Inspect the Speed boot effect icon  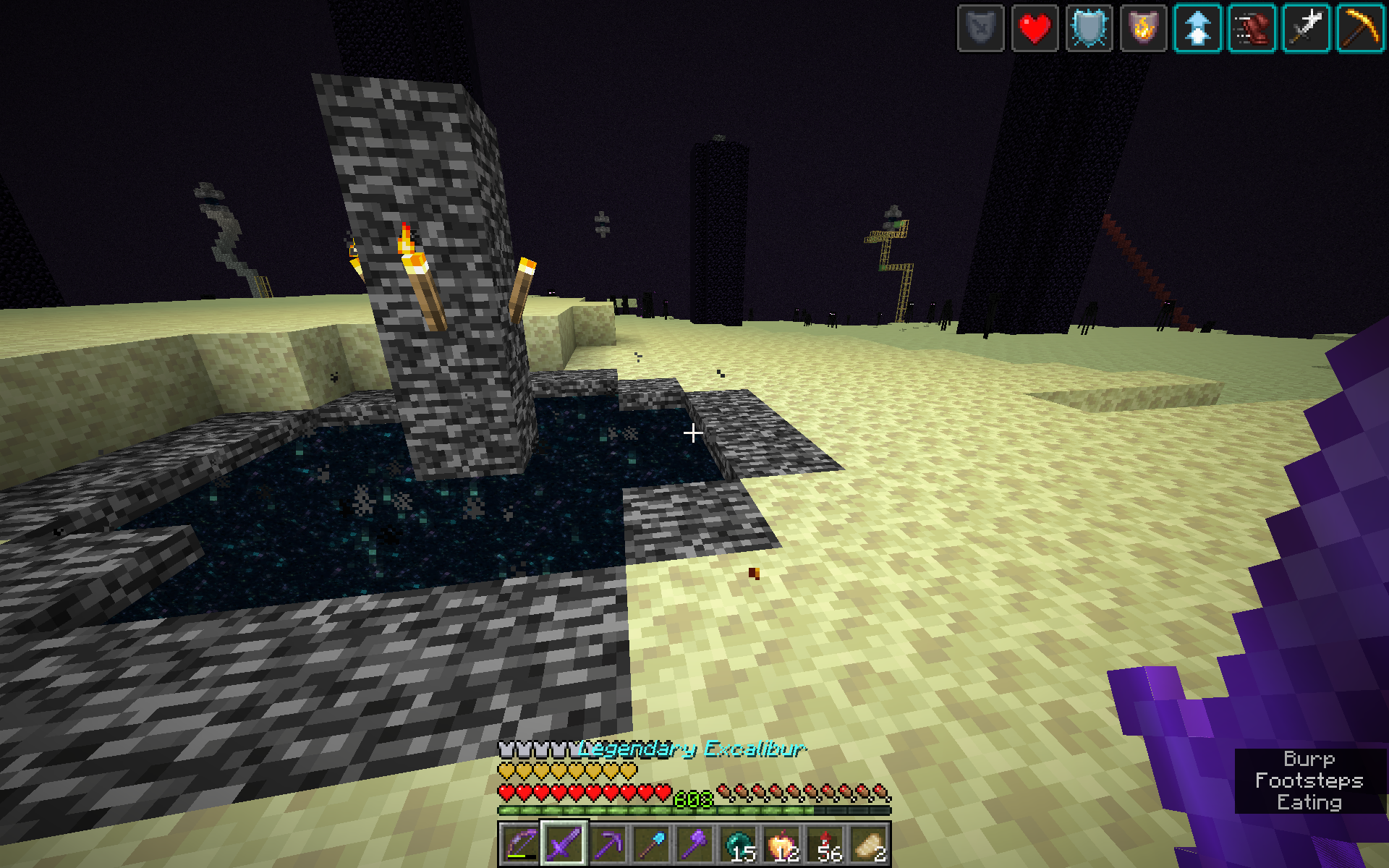[1252, 29]
